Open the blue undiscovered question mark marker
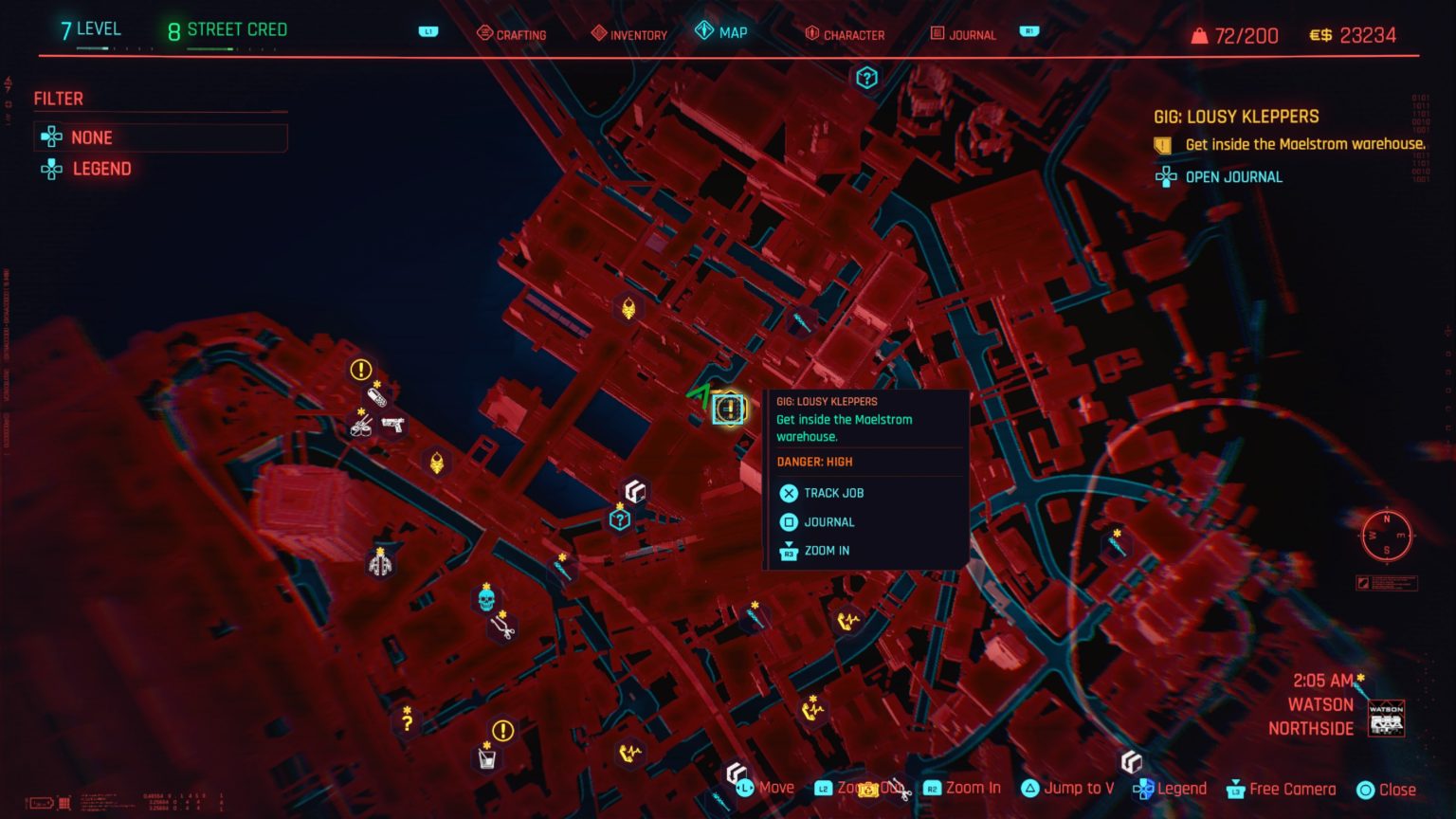Image resolution: width=1456 pixels, height=819 pixels. (x=621, y=519)
